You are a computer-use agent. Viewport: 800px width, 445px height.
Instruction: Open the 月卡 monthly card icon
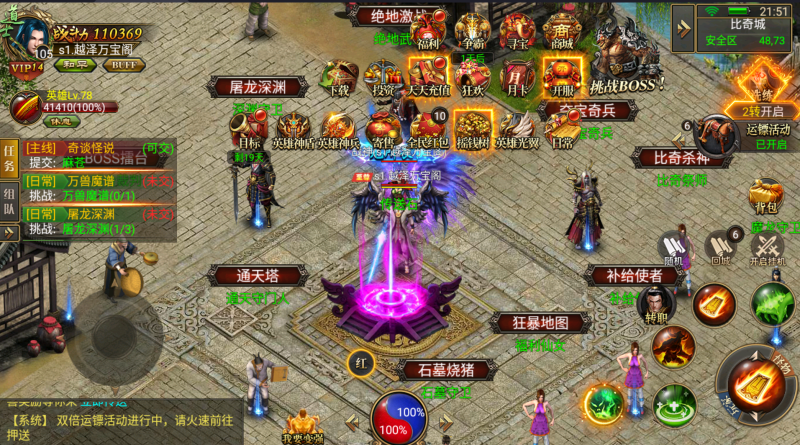tap(516, 76)
